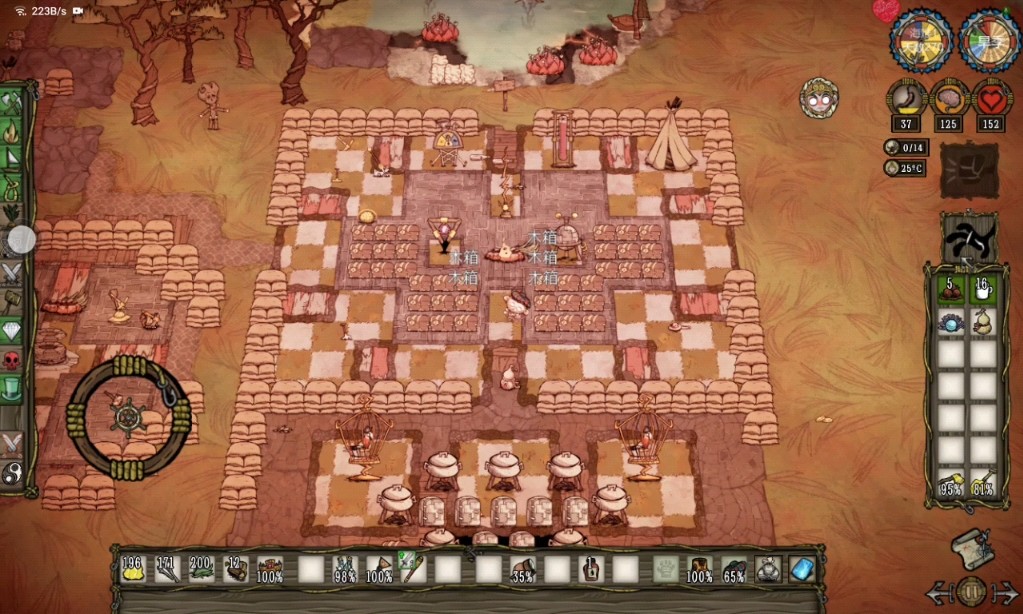Select the blue gem slot in hotbar
1023x614 pixels.
(x=802, y=569)
